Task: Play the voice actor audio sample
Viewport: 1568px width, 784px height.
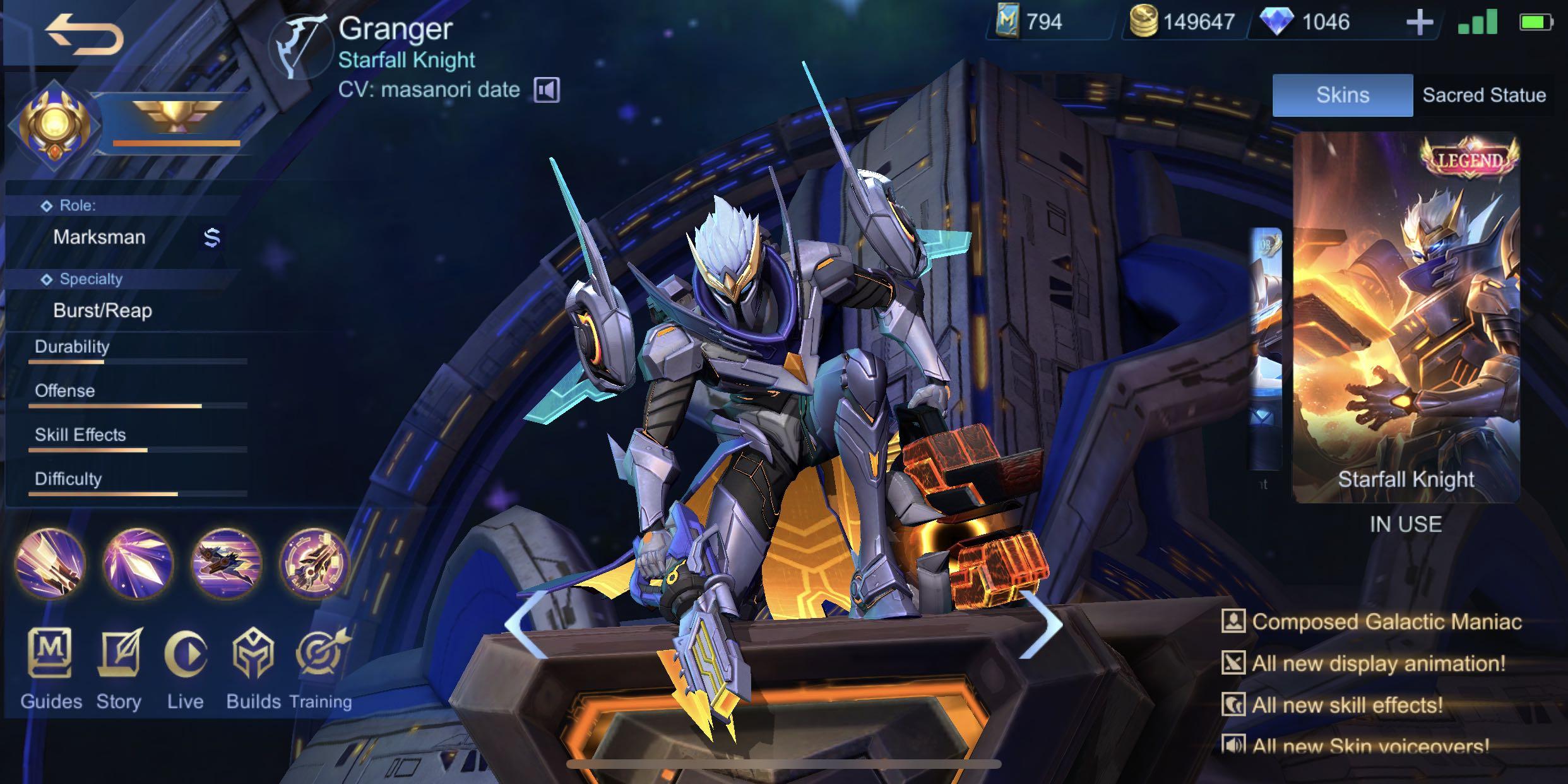Action: (546, 90)
